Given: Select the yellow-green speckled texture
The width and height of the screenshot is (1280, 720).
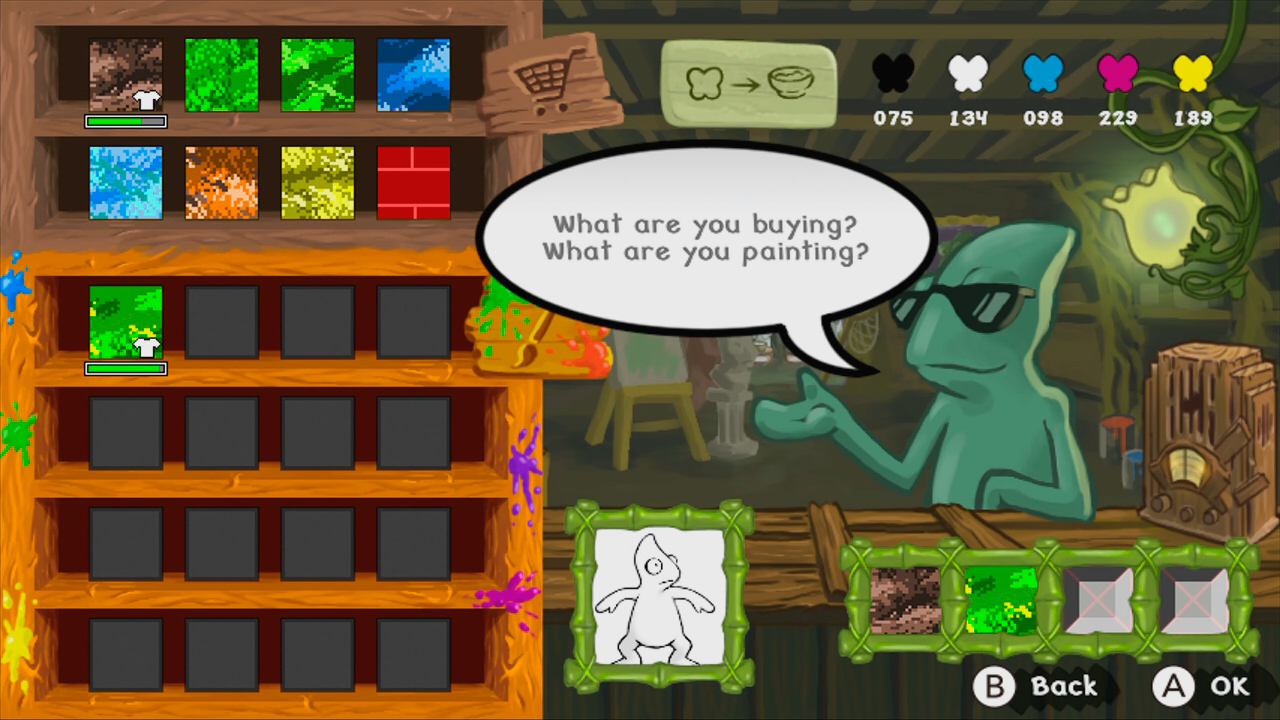Looking at the screenshot, I should click(x=318, y=182).
